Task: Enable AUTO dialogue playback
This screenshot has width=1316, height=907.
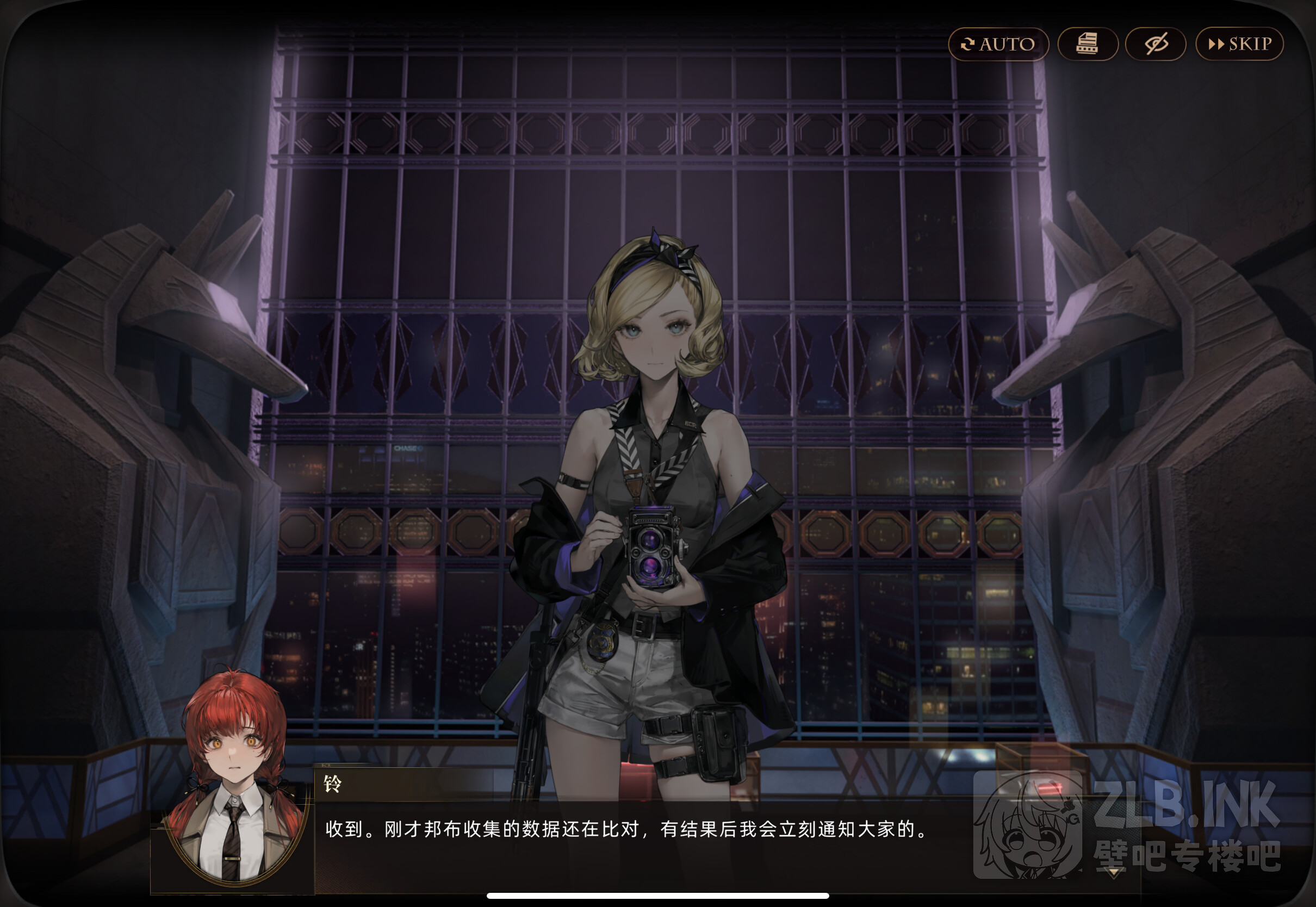Action: (998, 44)
